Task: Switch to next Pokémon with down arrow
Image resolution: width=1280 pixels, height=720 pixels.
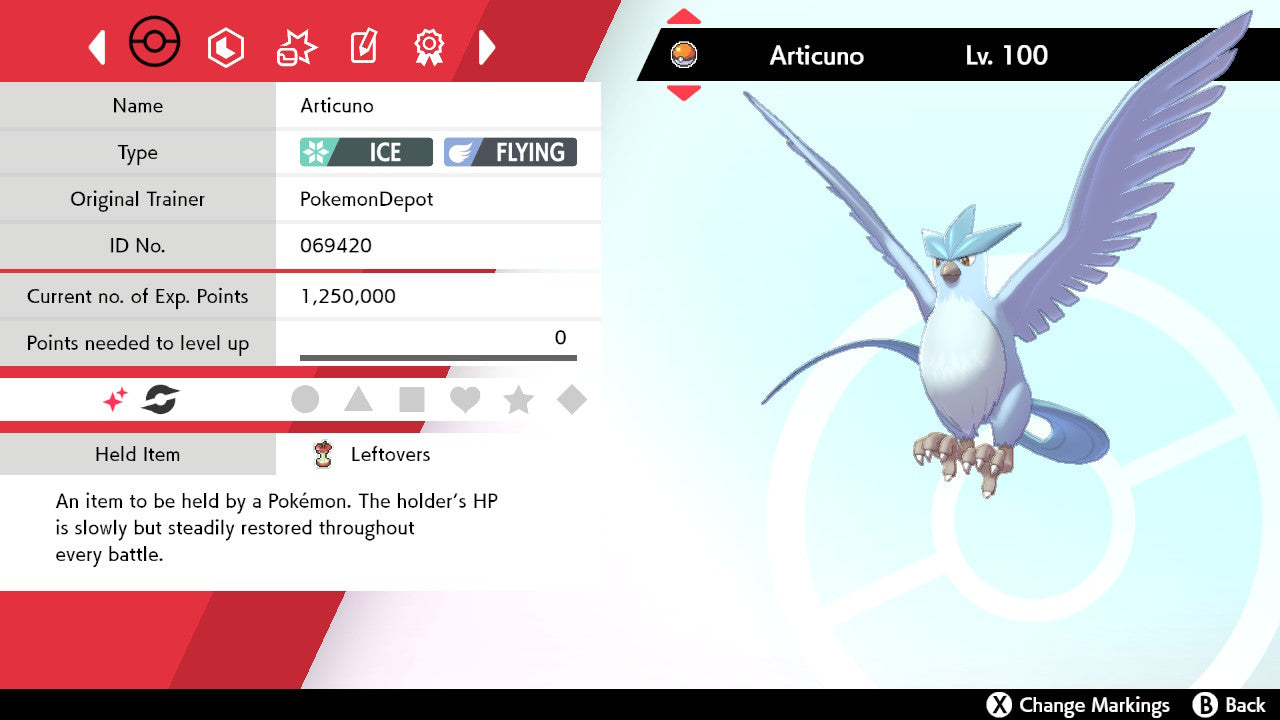Action: 684,93
